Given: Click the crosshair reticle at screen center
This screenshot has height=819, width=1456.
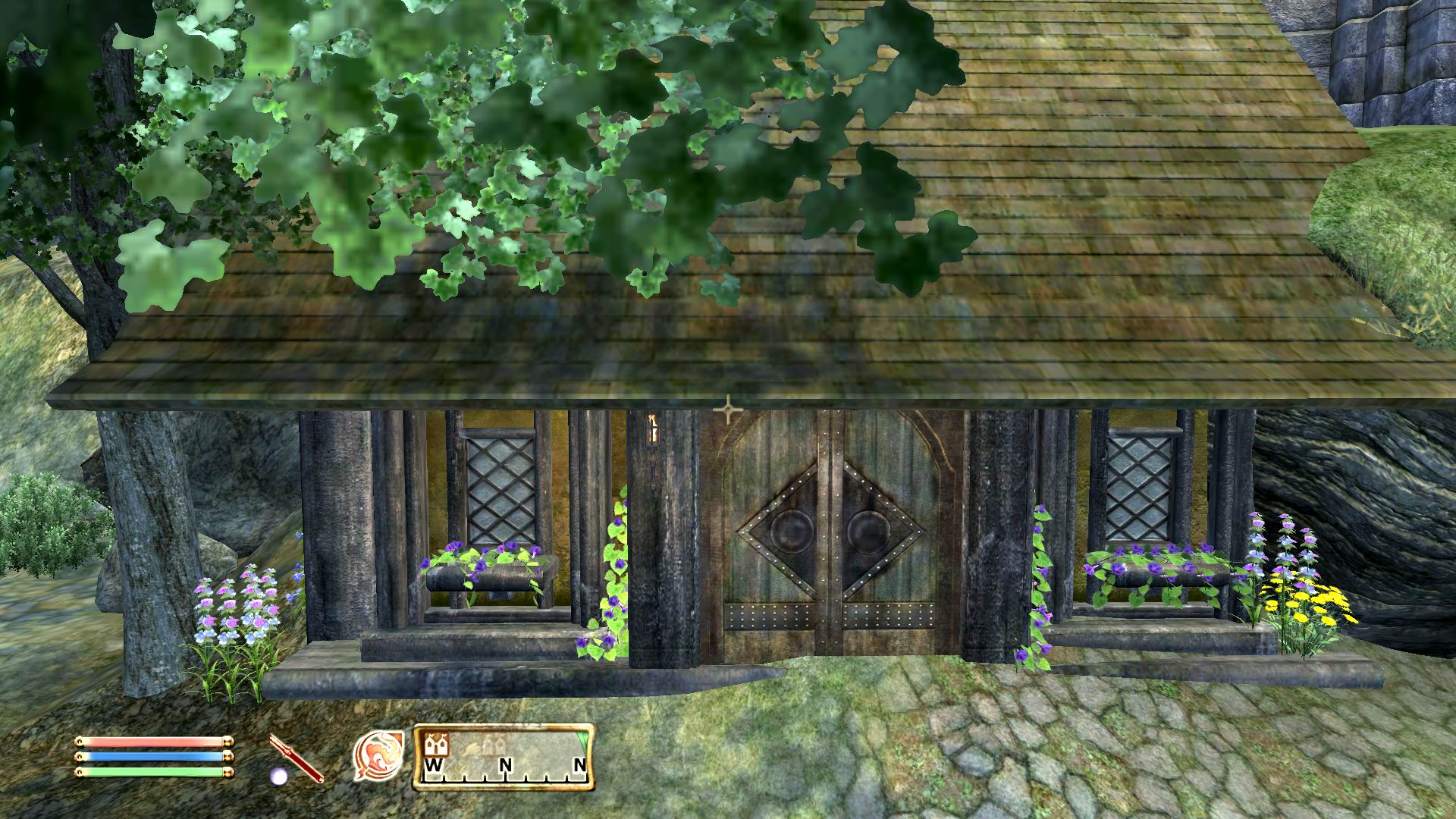Looking at the screenshot, I should pos(729,408).
